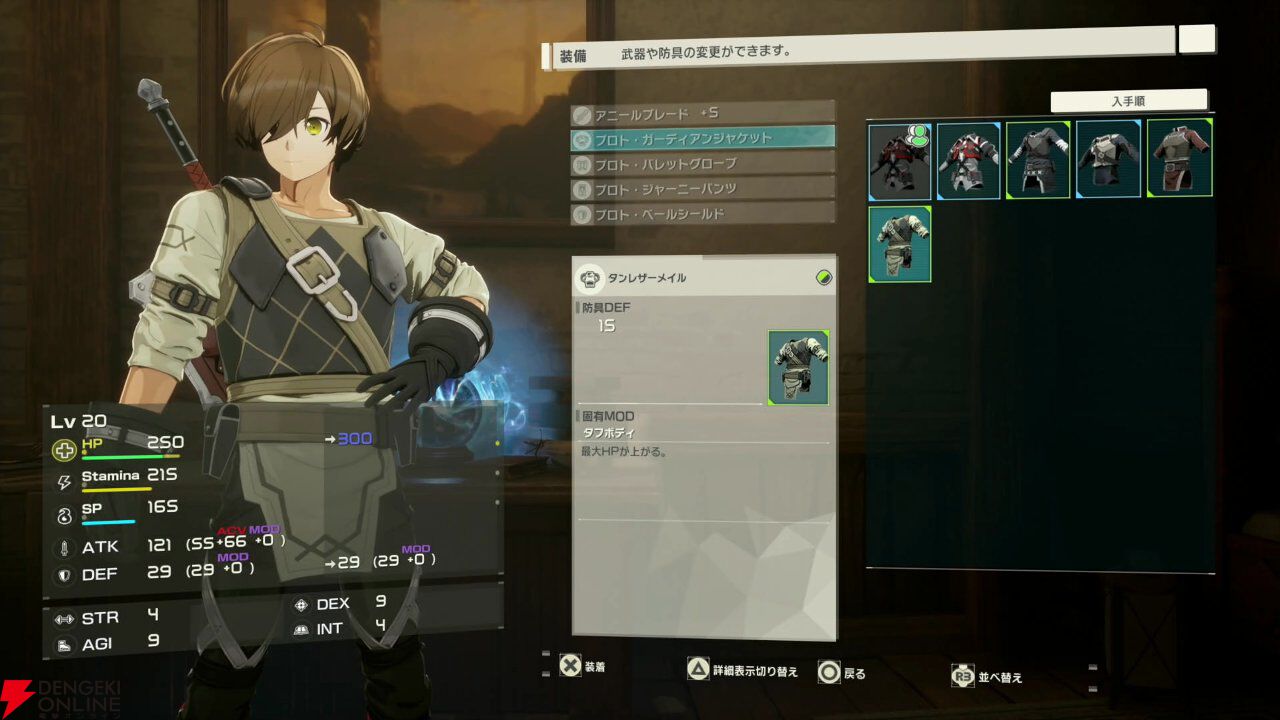Click the 入手順 sort order button

1128,101
